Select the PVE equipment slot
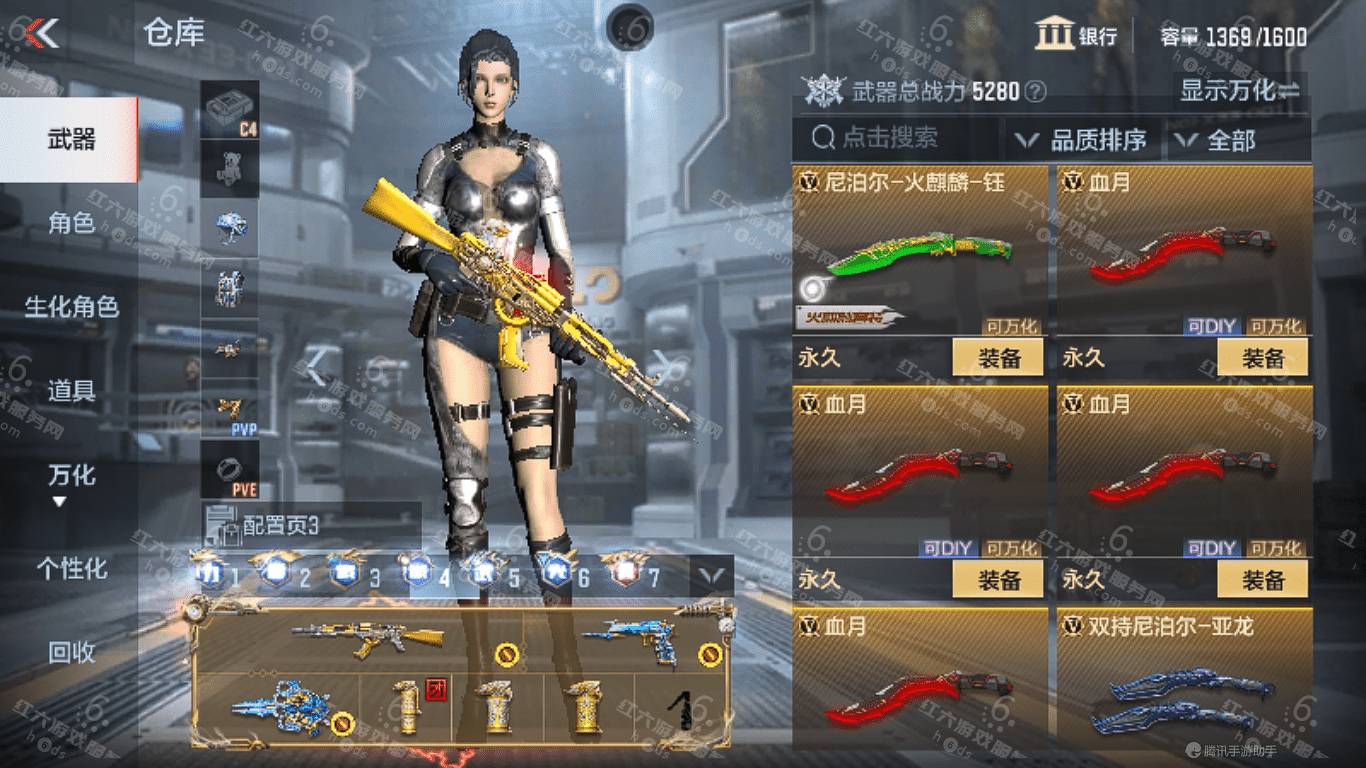 (x=230, y=469)
